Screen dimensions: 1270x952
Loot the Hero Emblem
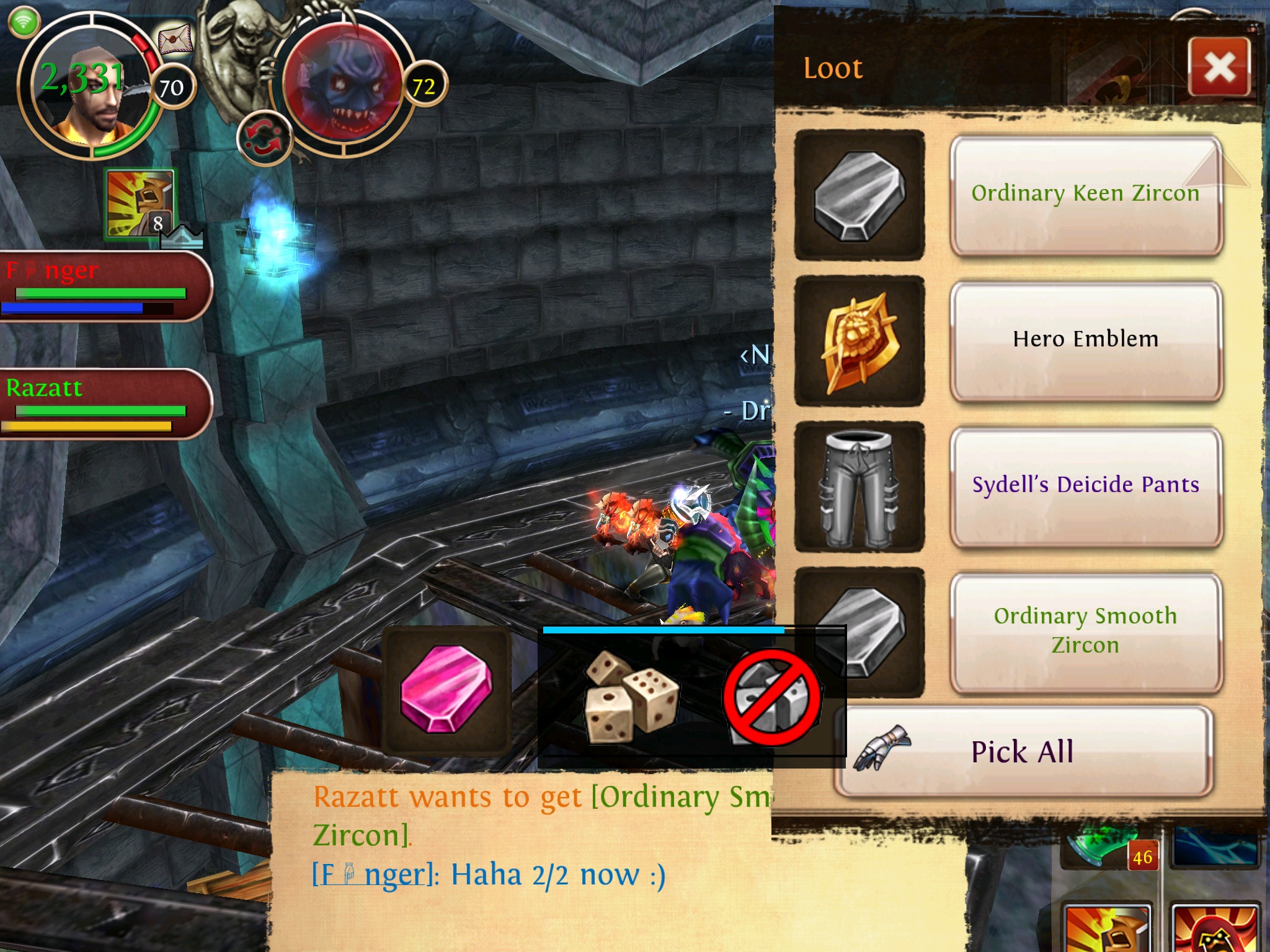pyautogui.click(x=1085, y=340)
